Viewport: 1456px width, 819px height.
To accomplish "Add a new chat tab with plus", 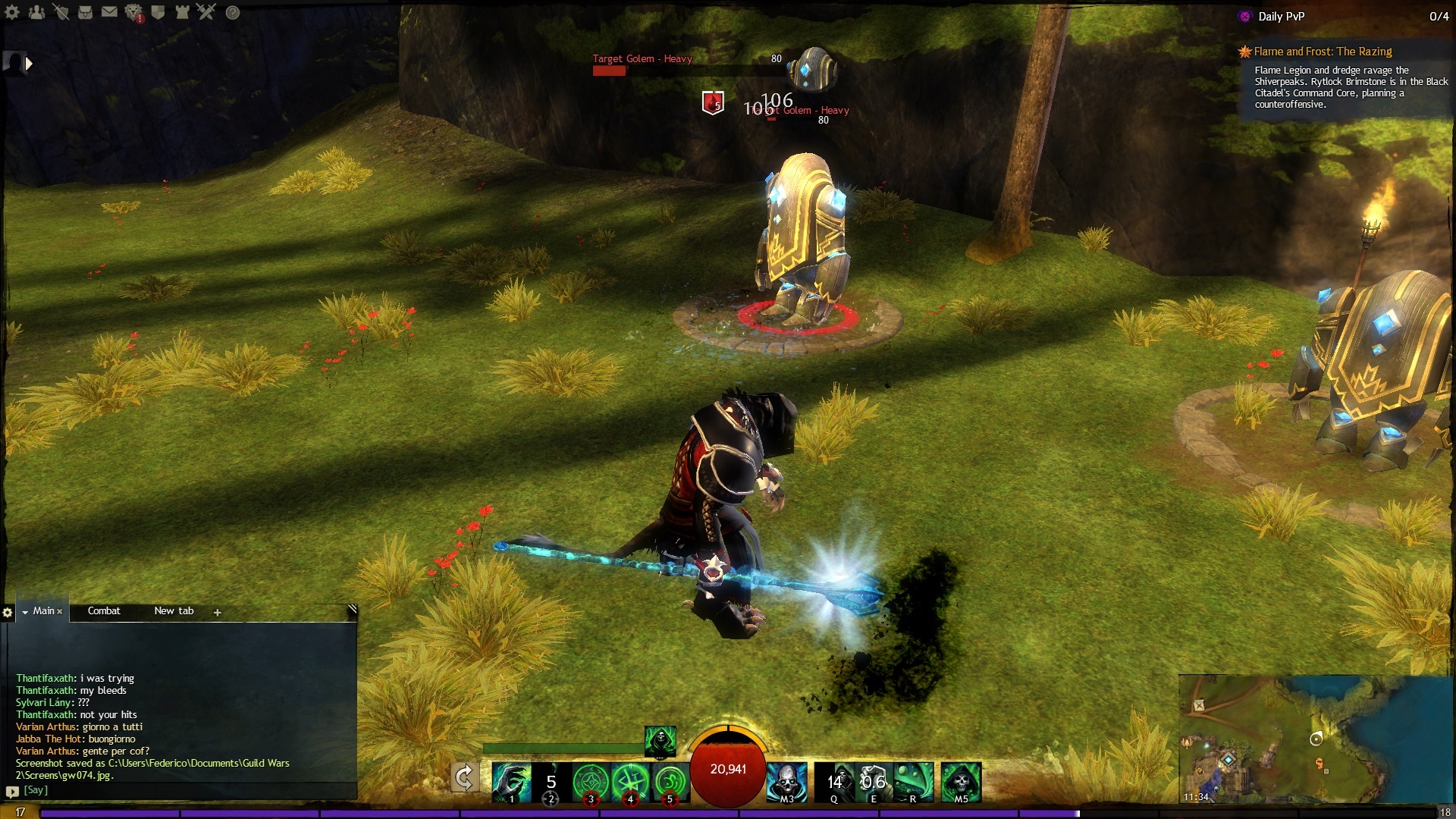I will pyautogui.click(x=218, y=613).
